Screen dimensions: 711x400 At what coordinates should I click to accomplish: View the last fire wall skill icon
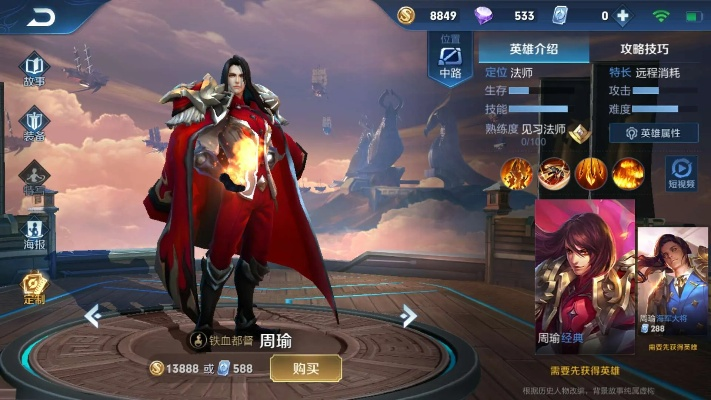point(627,173)
